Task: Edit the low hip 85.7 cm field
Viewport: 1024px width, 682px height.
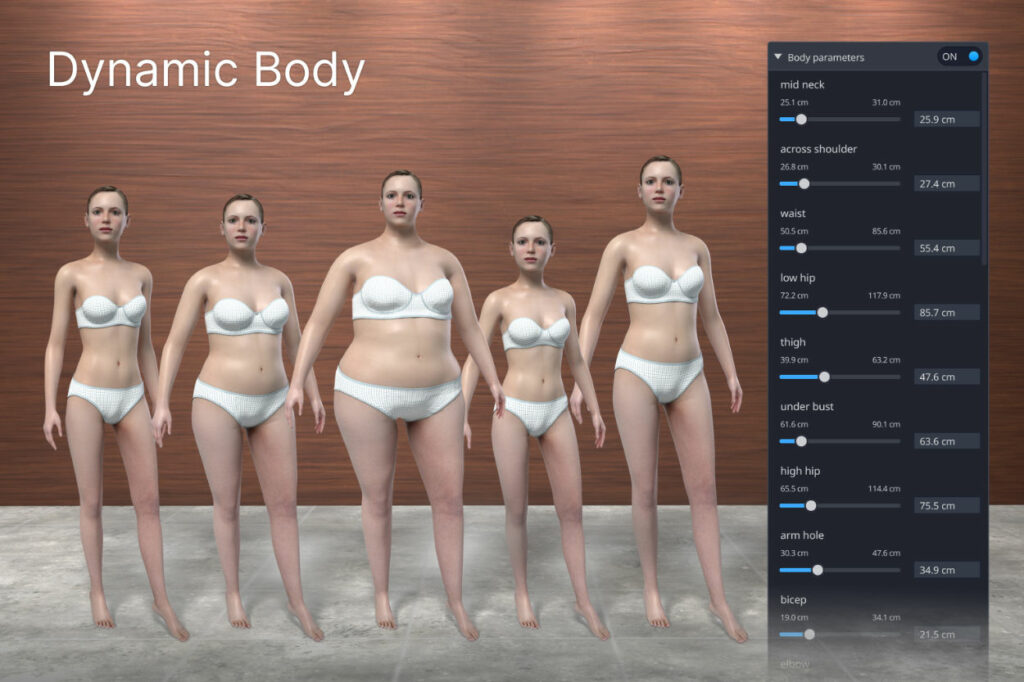Action: click(946, 312)
